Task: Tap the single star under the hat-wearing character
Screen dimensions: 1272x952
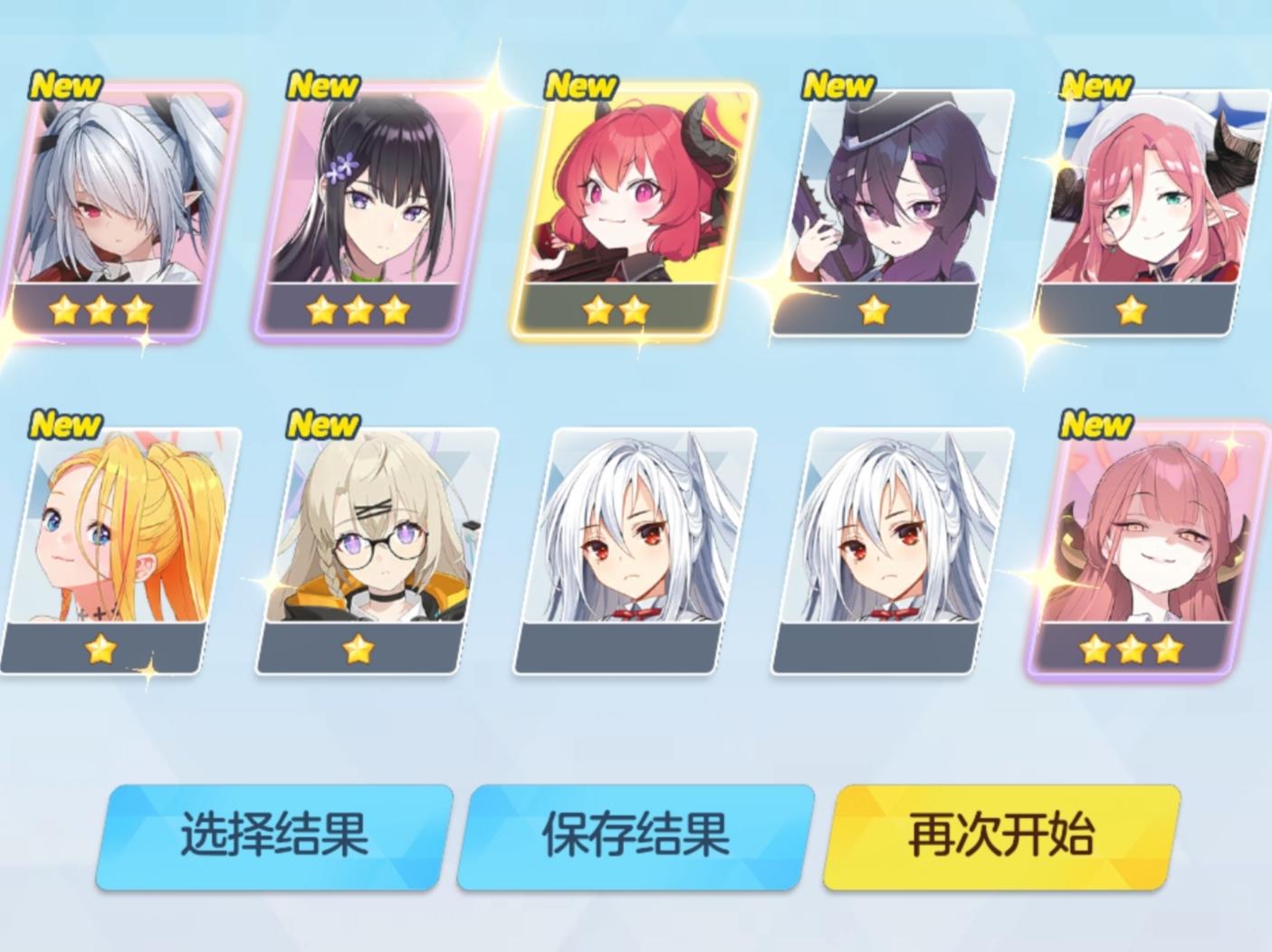Action: 874,311
